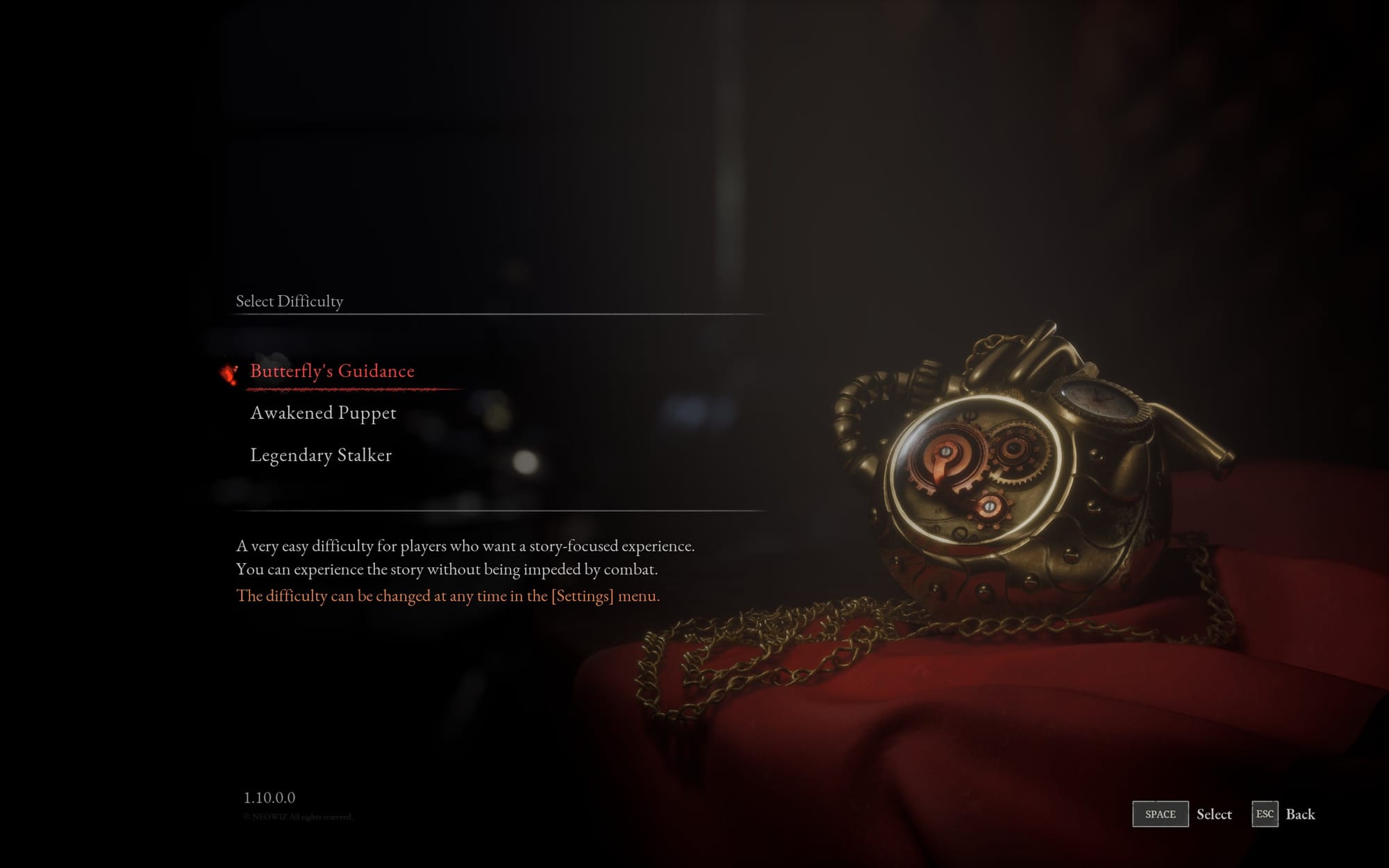This screenshot has height=868, width=1389.
Task: Select Awakened Puppet difficulty
Action: pyautogui.click(x=324, y=412)
